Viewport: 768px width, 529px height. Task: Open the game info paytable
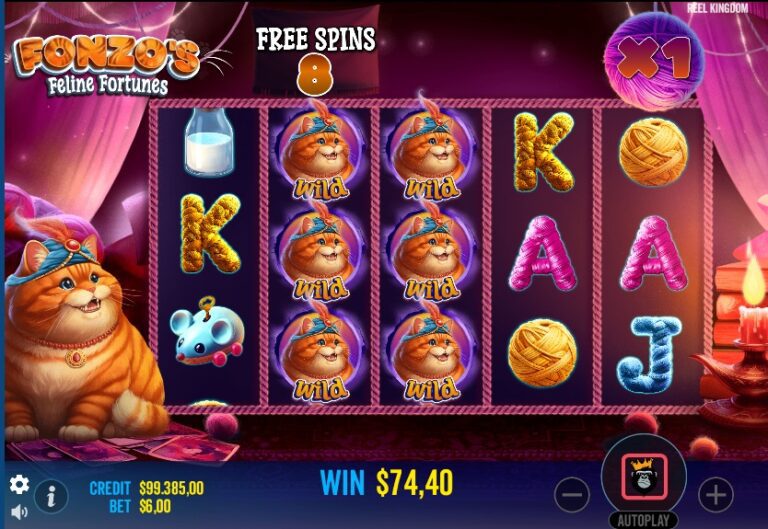[x=50, y=495]
